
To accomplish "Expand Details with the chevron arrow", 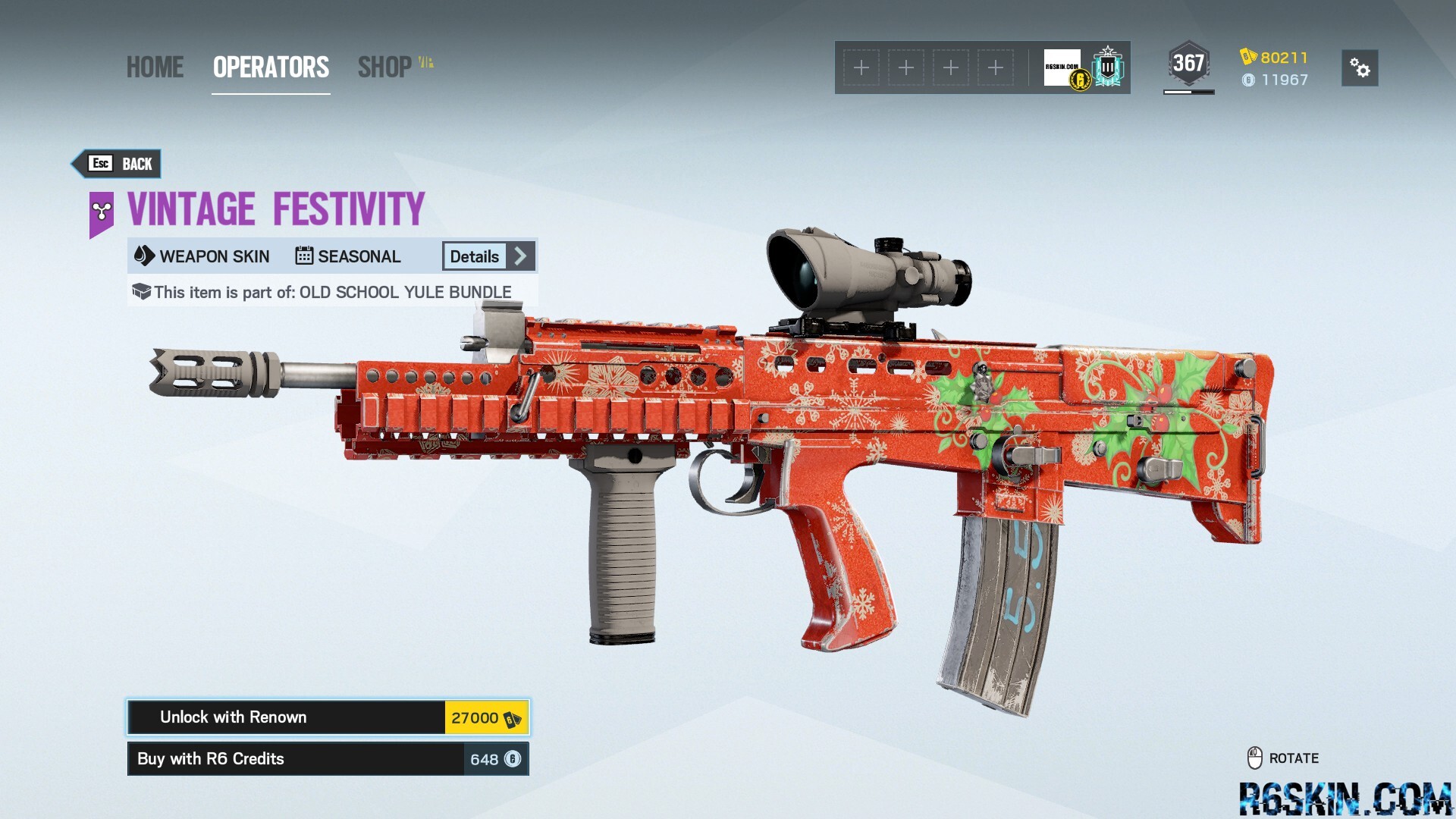I will pos(520,256).
